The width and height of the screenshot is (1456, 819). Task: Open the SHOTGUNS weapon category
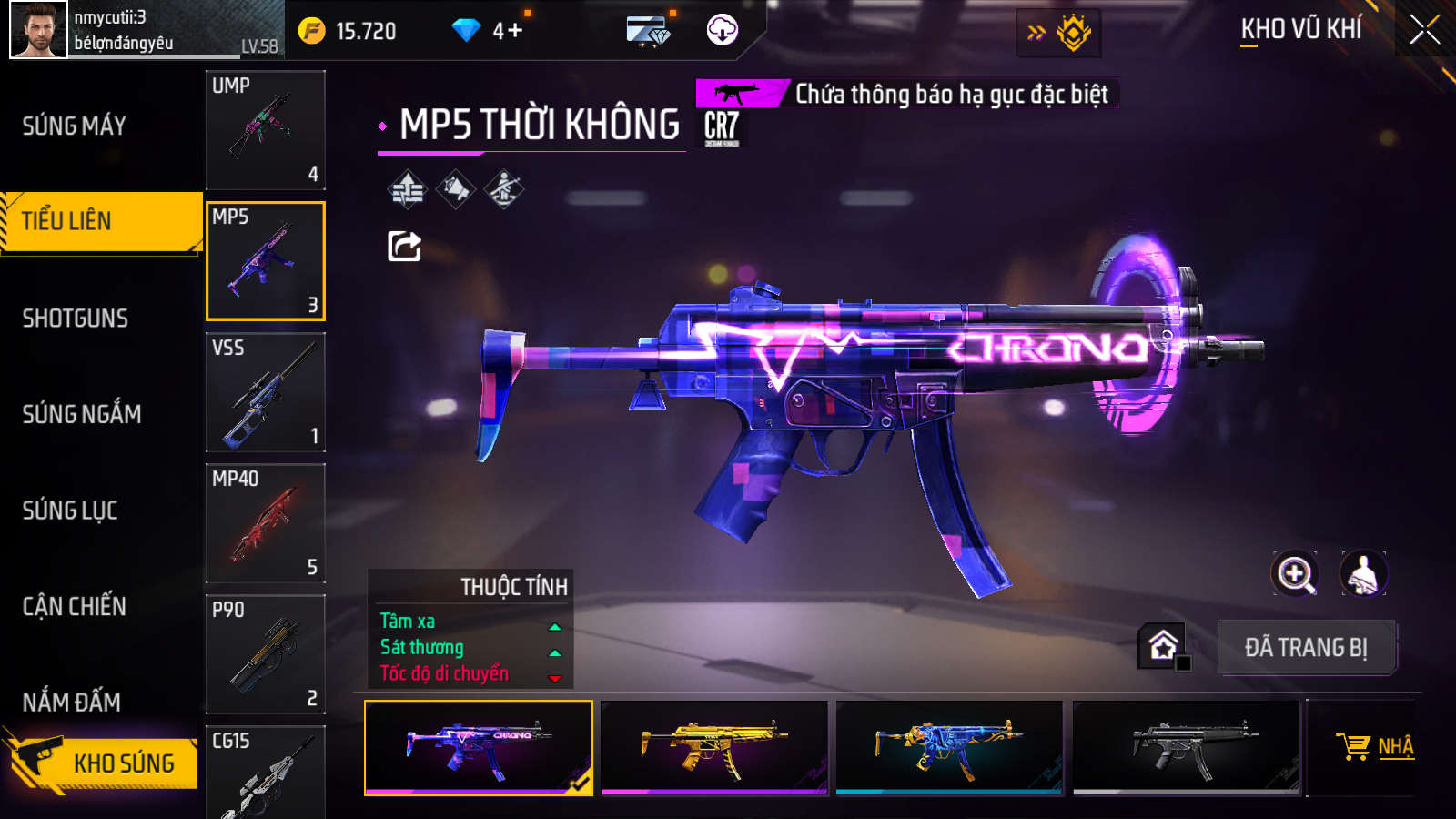pyautogui.click(x=76, y=318)
